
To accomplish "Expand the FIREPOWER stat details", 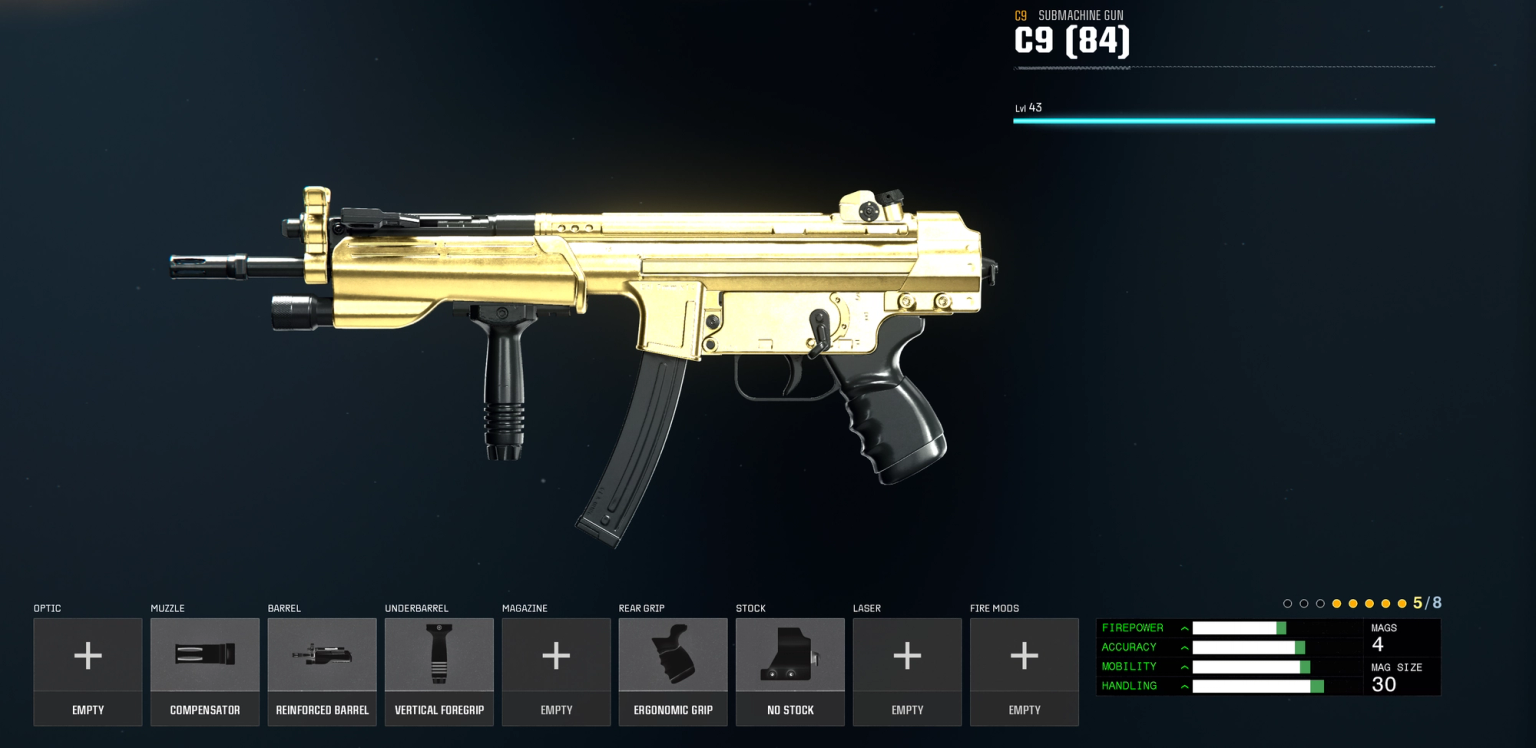I will 1183,627.
